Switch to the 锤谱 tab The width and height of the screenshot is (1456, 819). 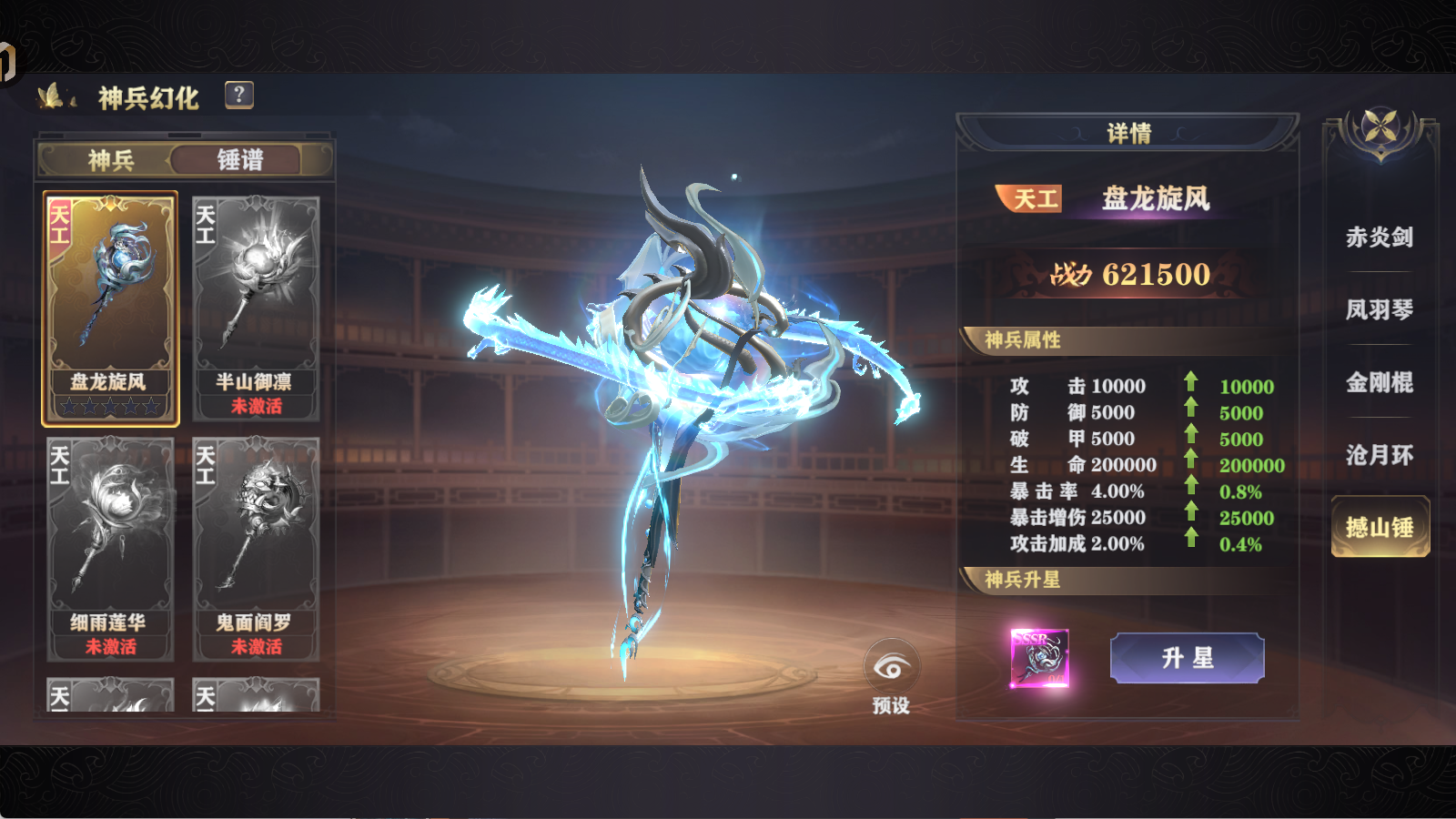coord(240,160)
